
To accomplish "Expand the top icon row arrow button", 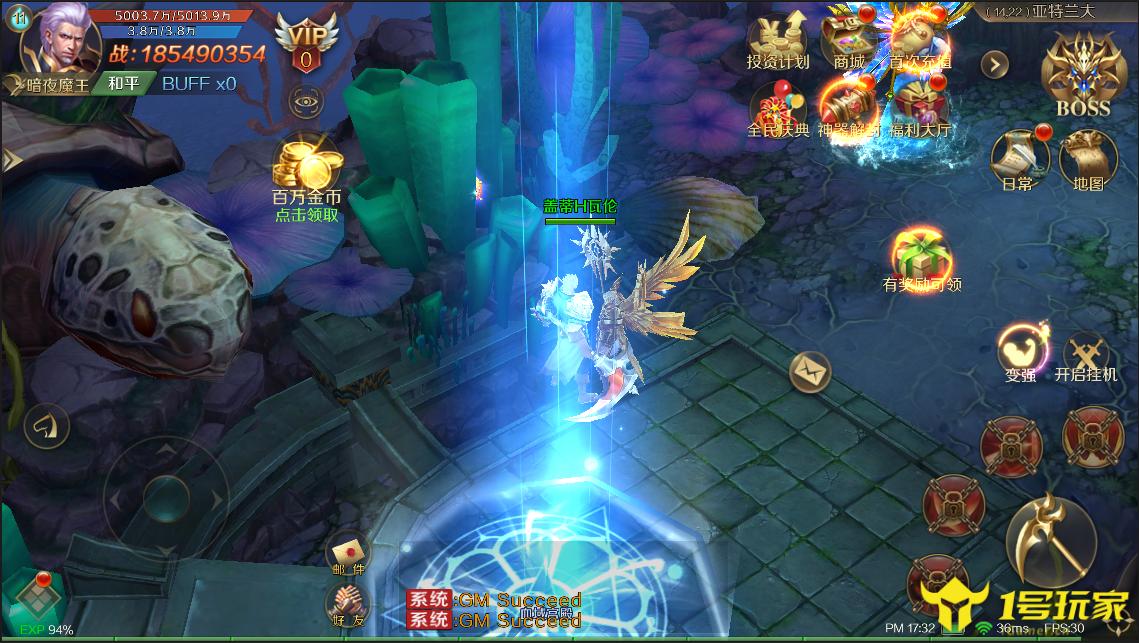I will coord(994,65).
